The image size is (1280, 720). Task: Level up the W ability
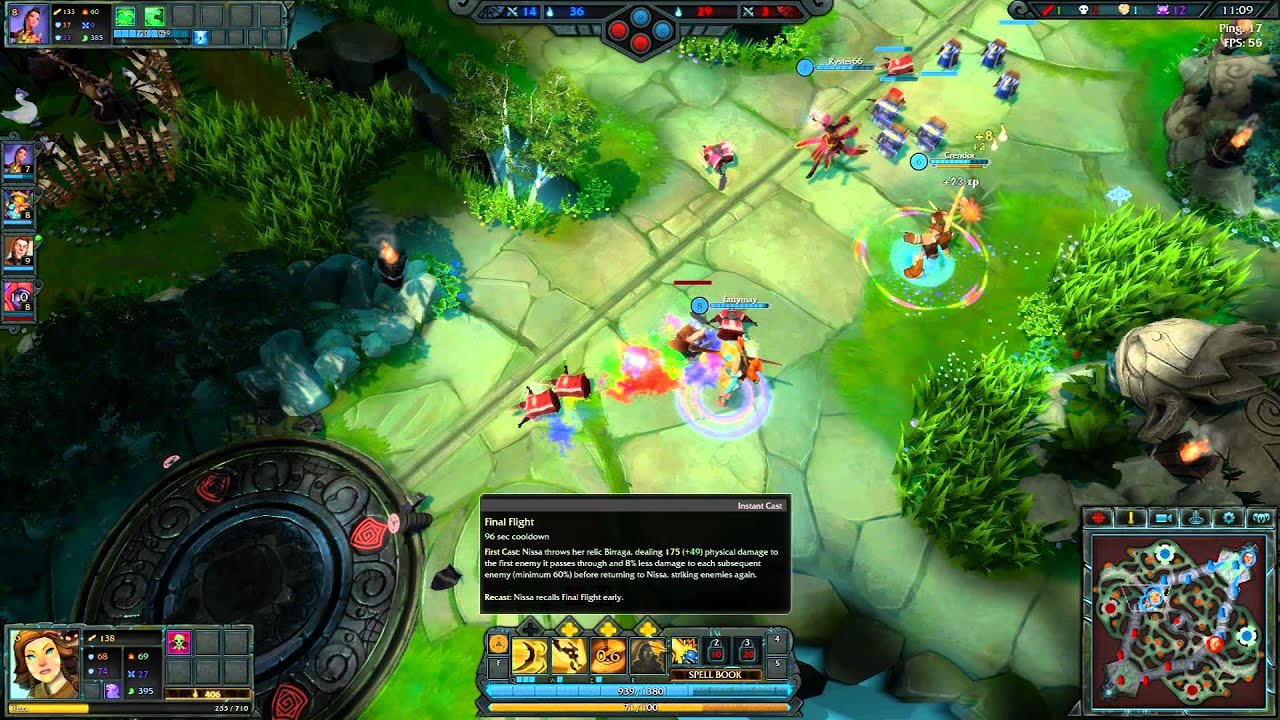coord(569,628)
